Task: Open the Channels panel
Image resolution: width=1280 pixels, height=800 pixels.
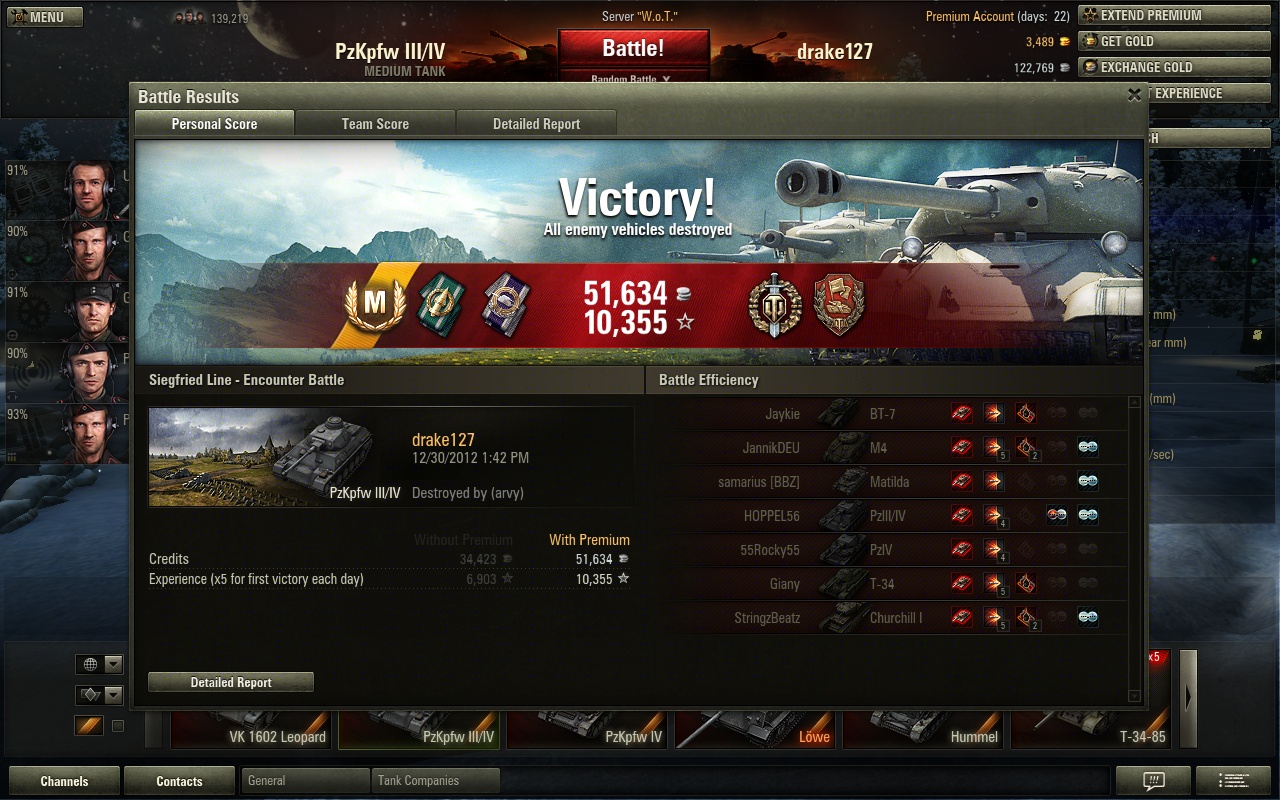Action: click(x=64, y=781)
